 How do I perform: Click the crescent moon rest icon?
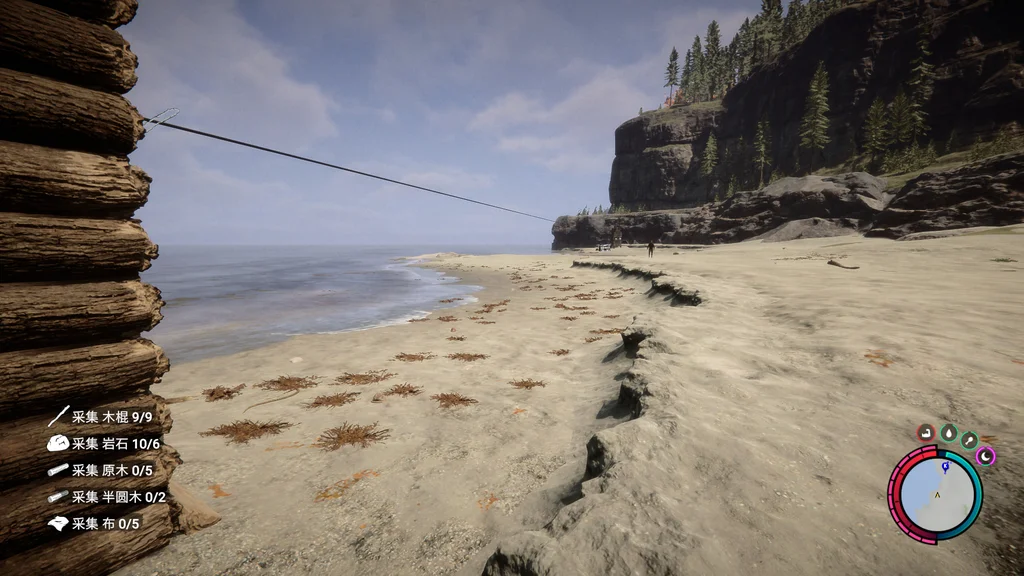tap(986, 456)
